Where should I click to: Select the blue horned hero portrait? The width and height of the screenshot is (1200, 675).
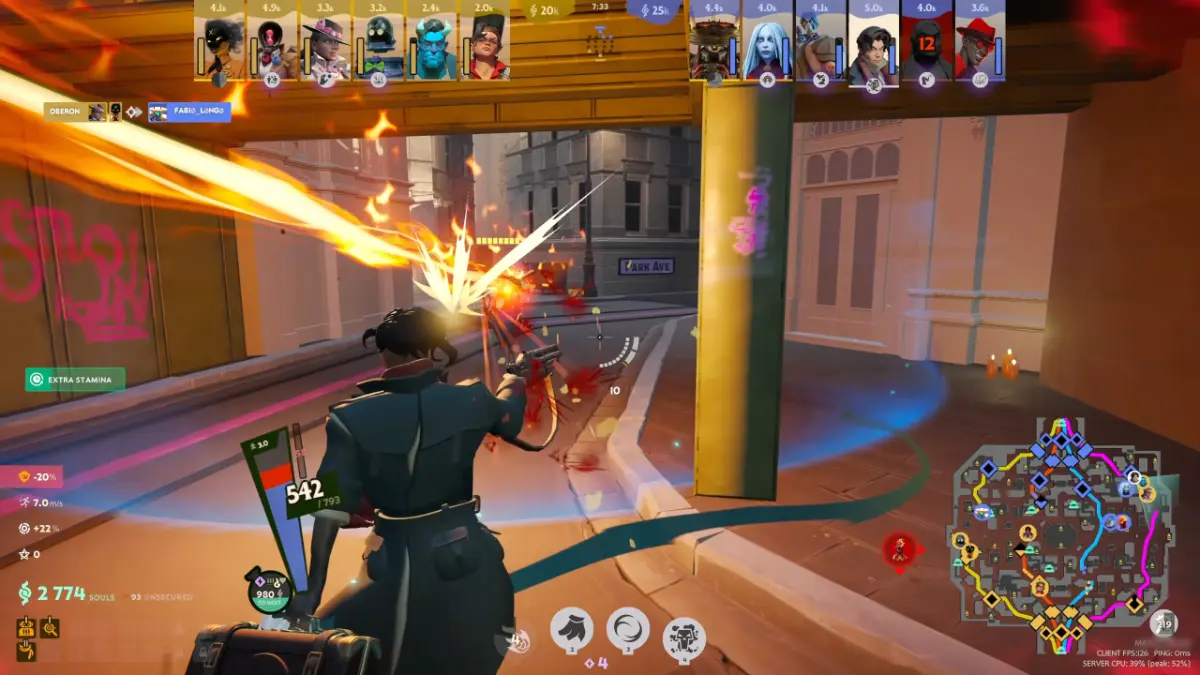pos(432,47)
